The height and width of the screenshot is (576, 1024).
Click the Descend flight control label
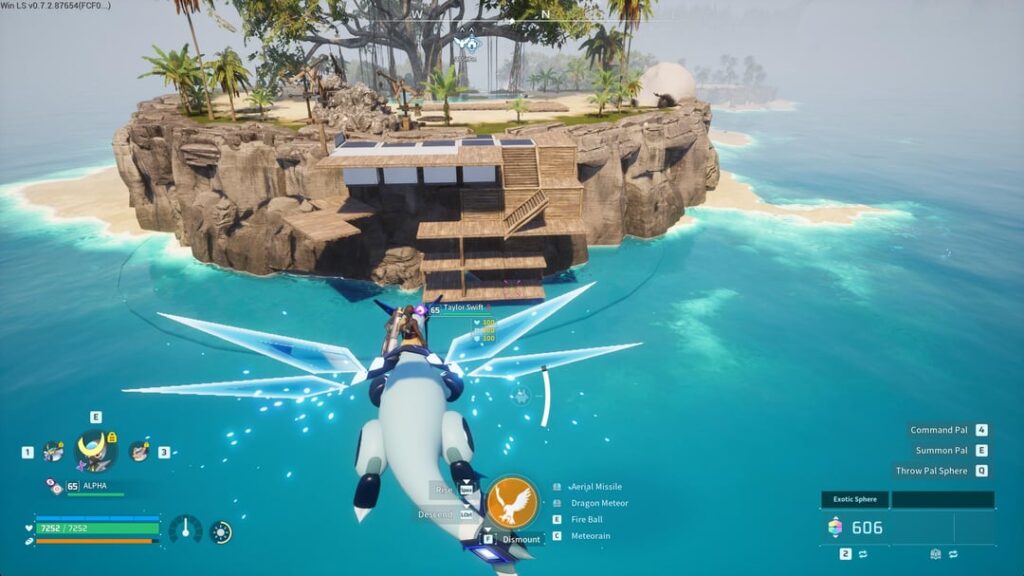click(x=438, y=514)
